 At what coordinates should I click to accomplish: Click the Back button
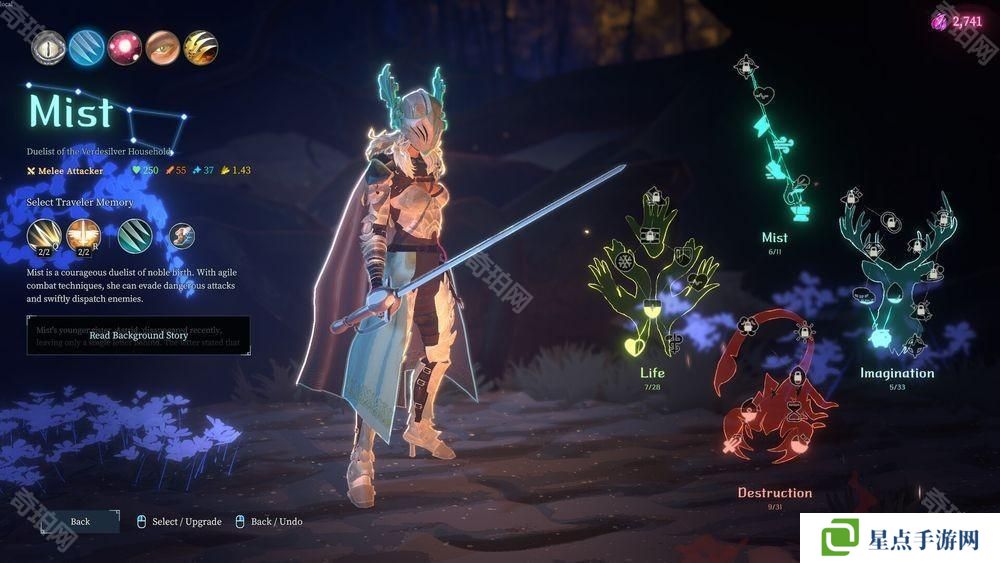(80, 521)
